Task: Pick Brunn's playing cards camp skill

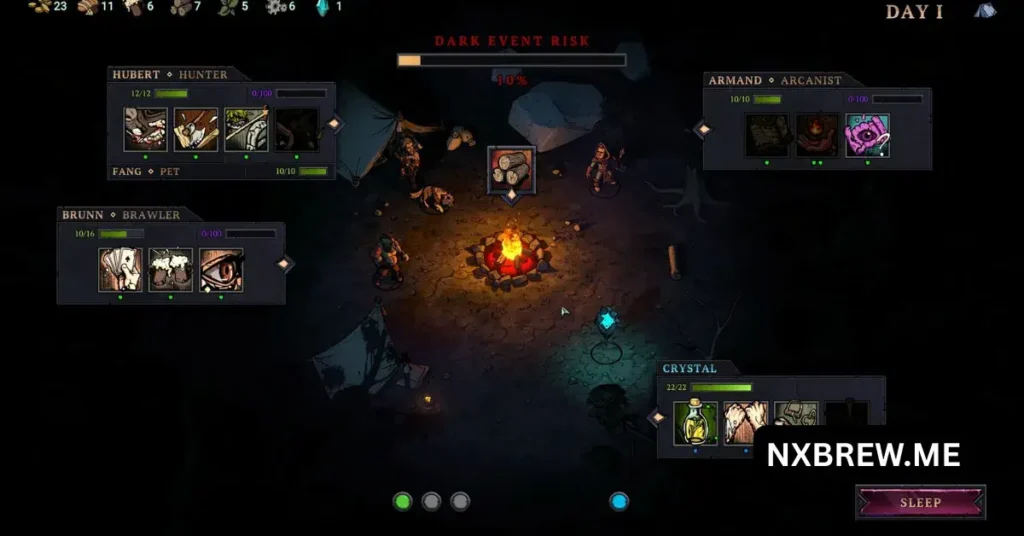Action: 120,270
